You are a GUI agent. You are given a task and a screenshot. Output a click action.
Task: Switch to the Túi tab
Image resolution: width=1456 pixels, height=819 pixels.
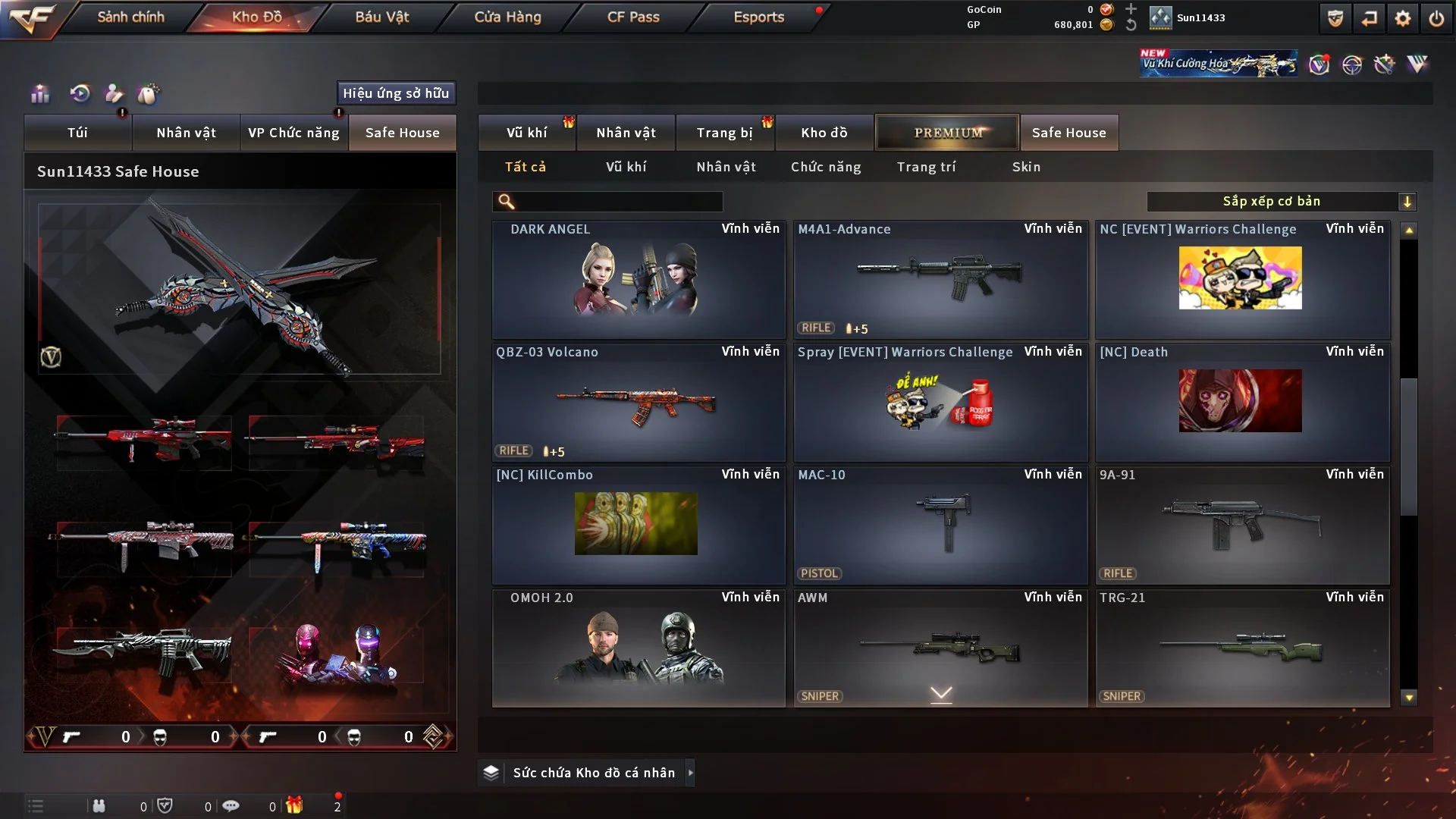(77, 133)
